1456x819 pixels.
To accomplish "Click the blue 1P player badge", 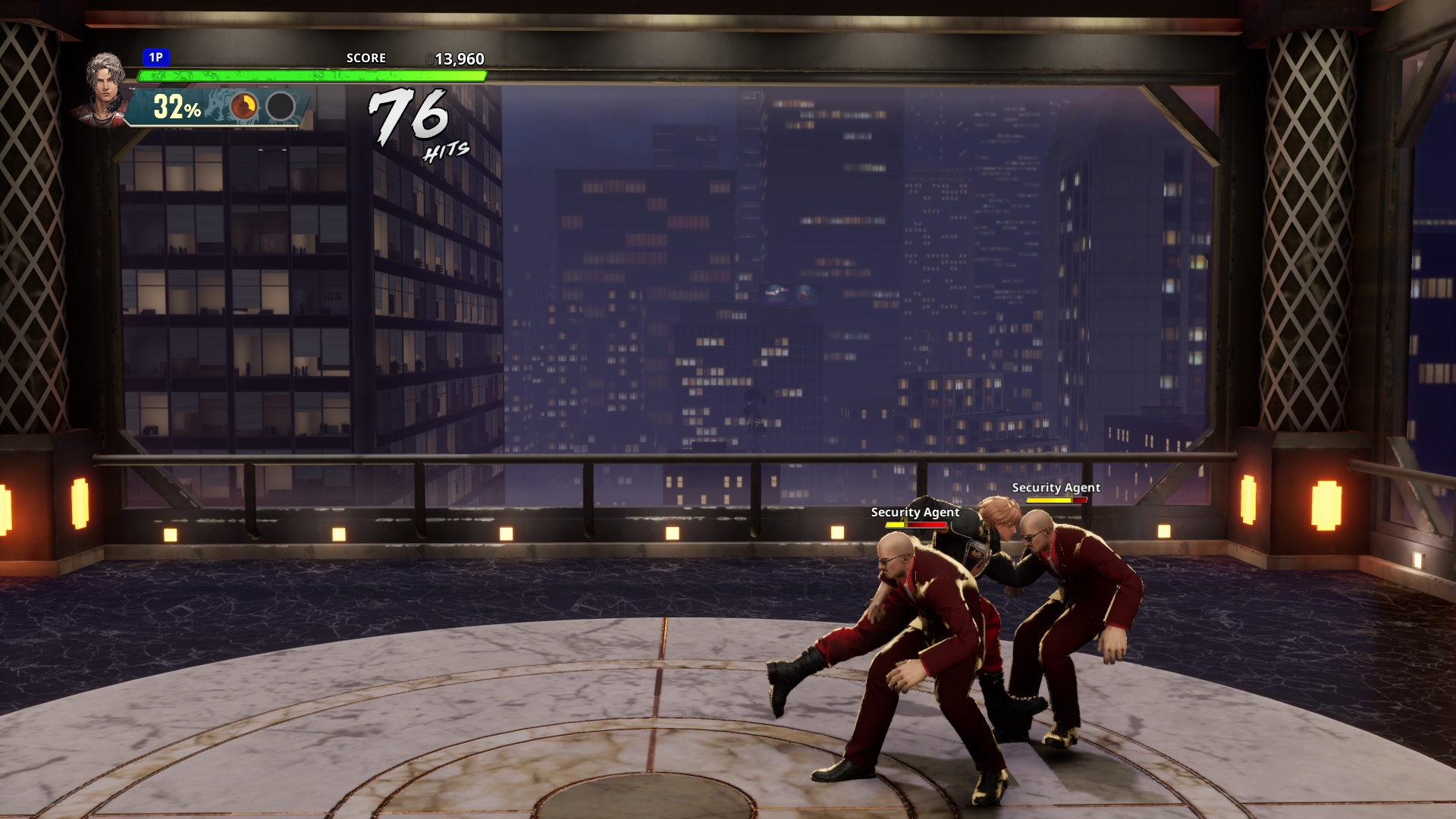I will click(x=155, y=58).
